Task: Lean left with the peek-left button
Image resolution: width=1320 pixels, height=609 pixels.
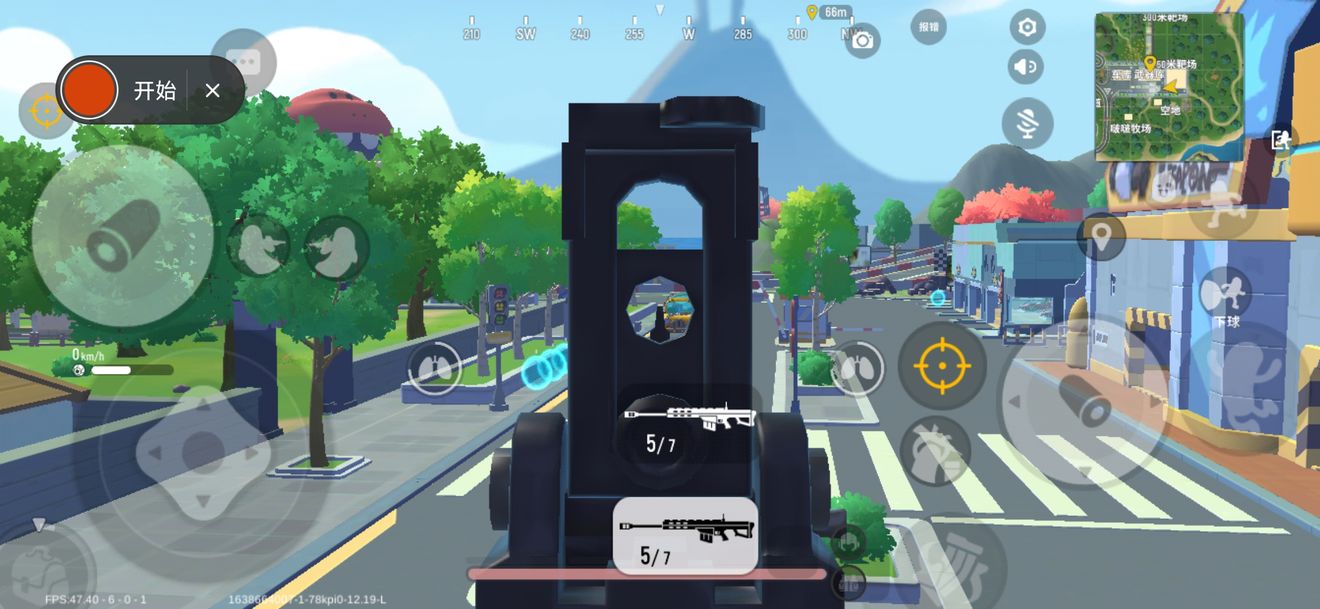Action: (259, 246)
